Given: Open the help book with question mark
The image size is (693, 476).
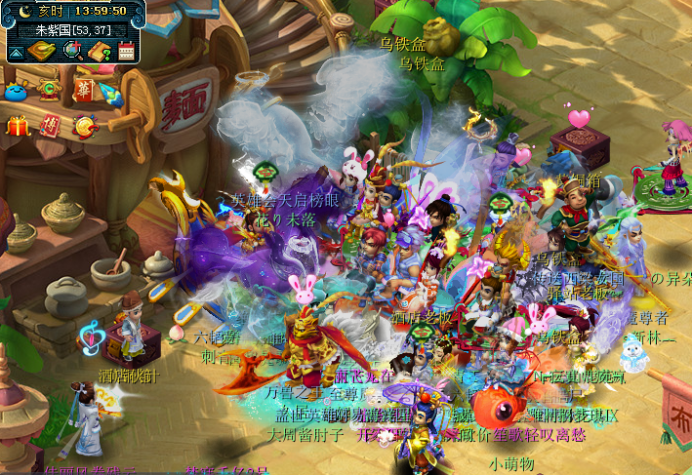Looking at the screenshot, I should (99, 50).
